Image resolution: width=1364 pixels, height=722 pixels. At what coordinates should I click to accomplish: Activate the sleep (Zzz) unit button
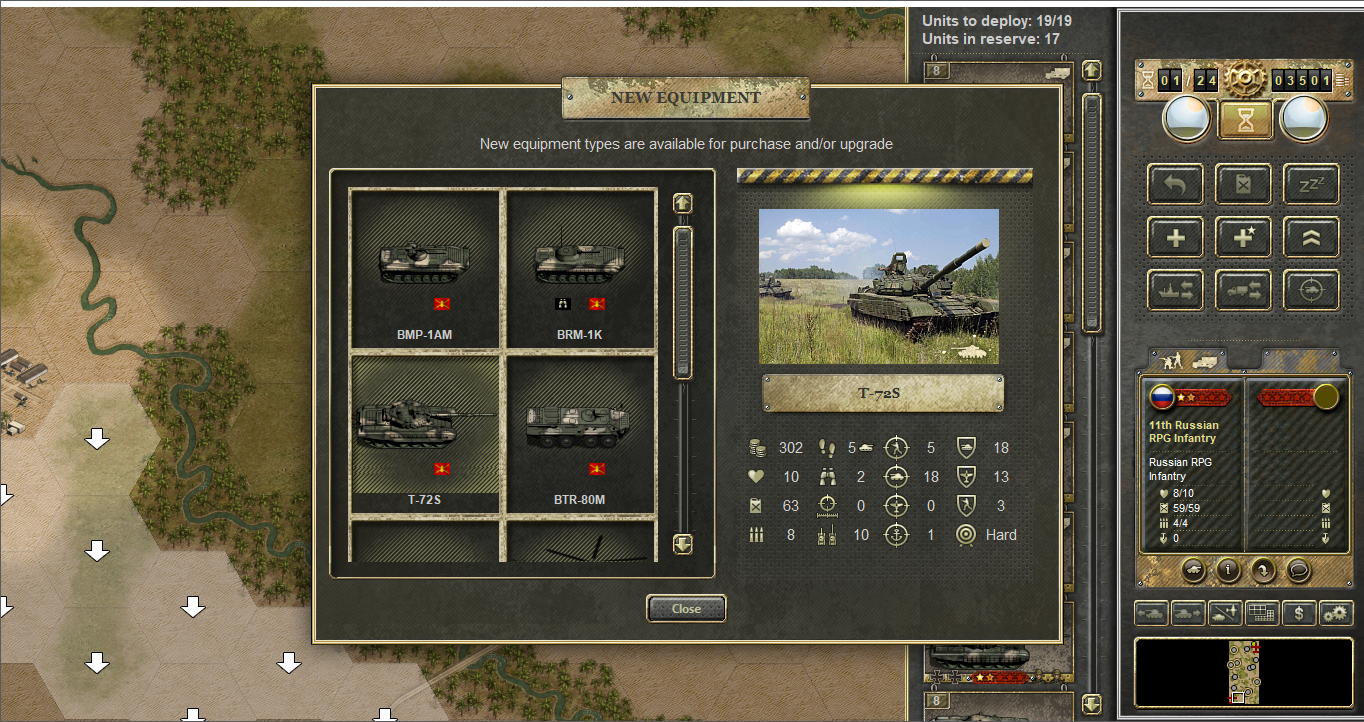(1311, 184)
